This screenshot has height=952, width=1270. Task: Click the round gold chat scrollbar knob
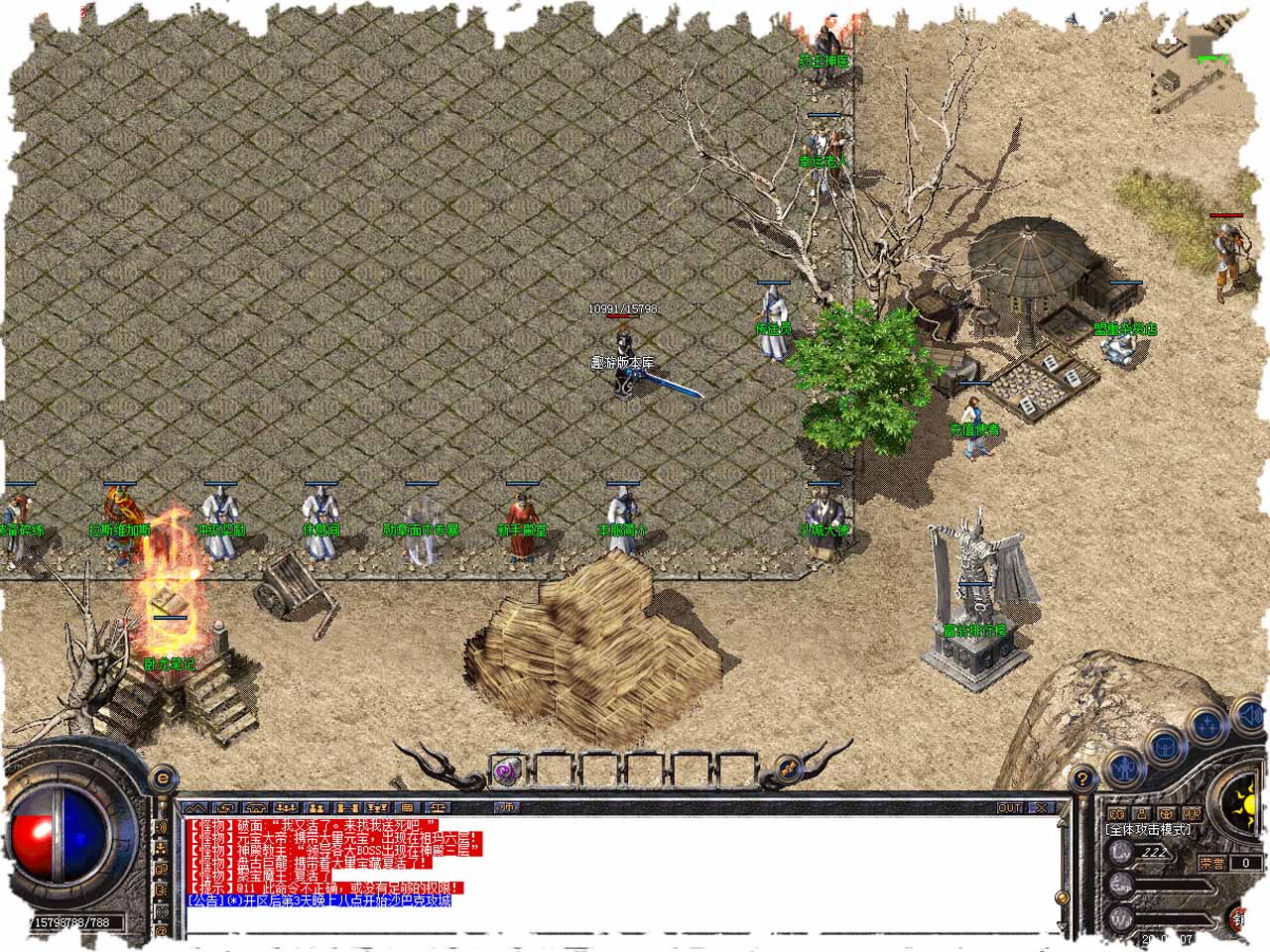click(1063, 897)
